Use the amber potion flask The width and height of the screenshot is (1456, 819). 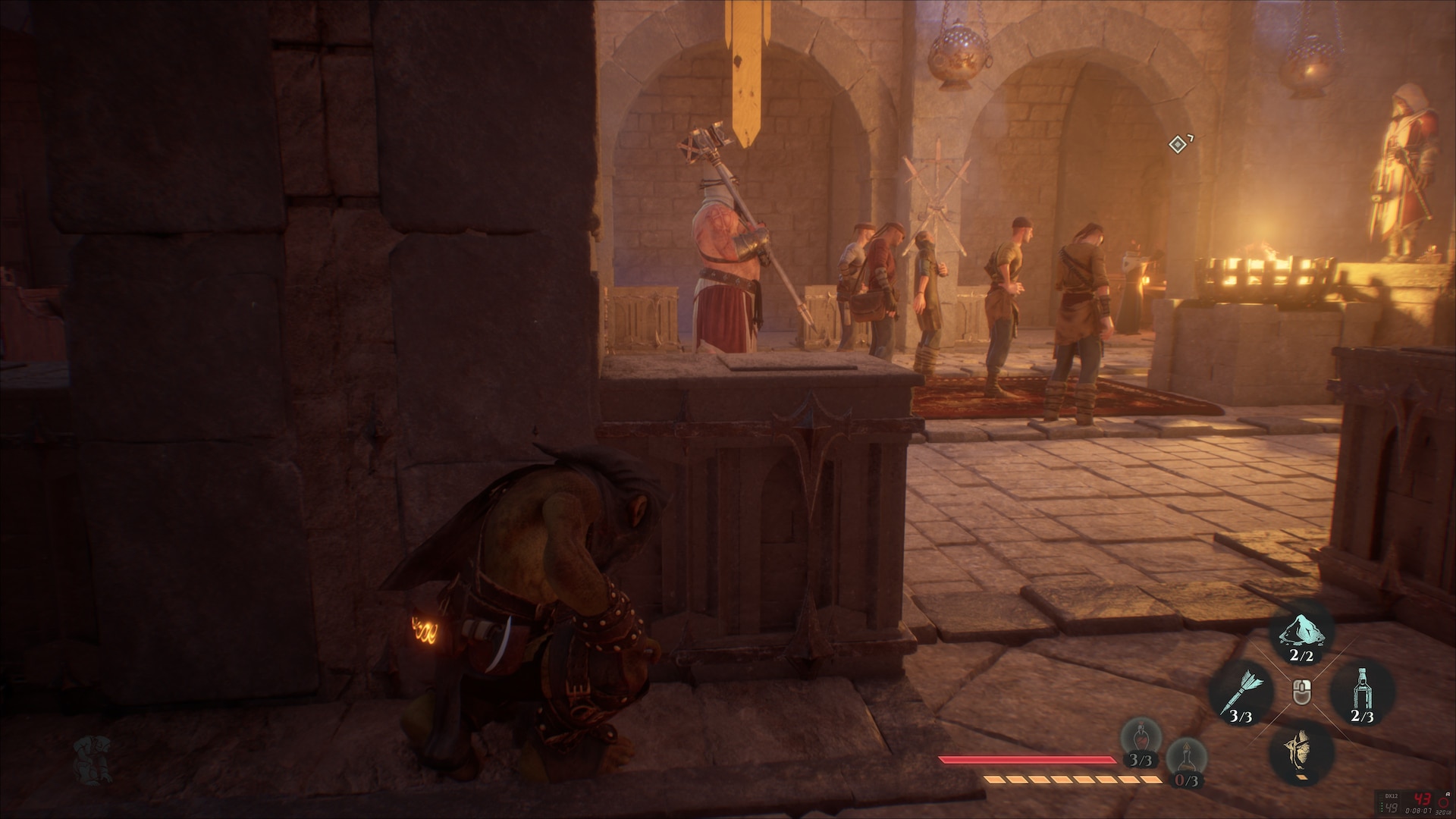pyautogui.click(x=1186, y=761)
